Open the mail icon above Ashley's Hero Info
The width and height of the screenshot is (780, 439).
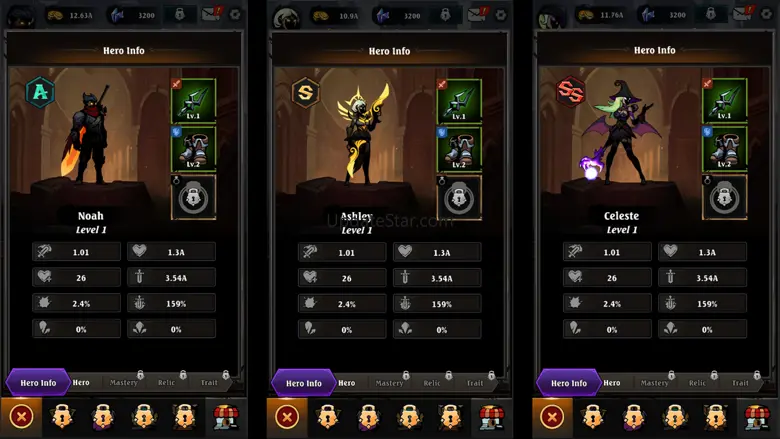[478, 14]
